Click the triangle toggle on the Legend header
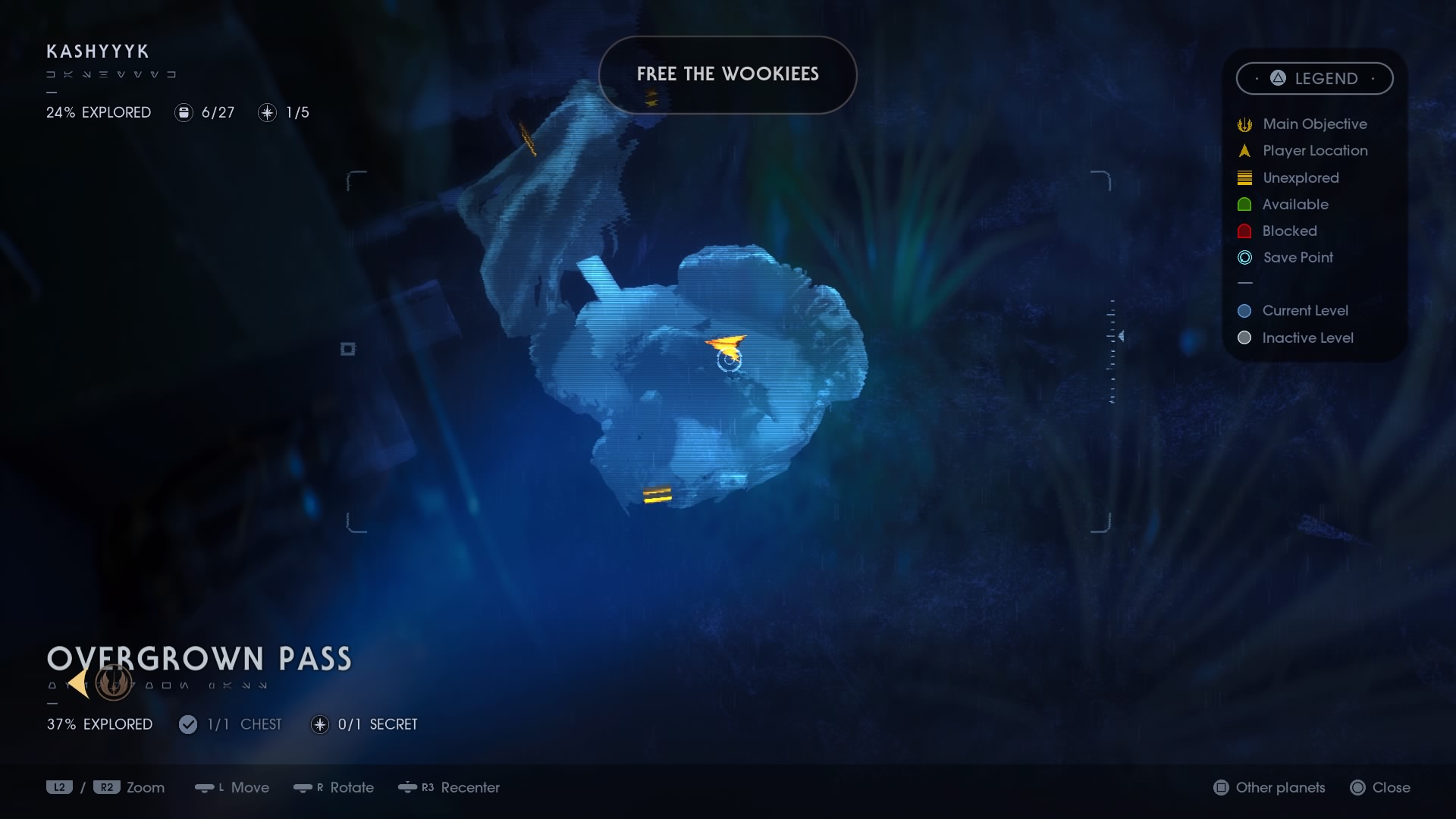 click(x=1277, y=78)
